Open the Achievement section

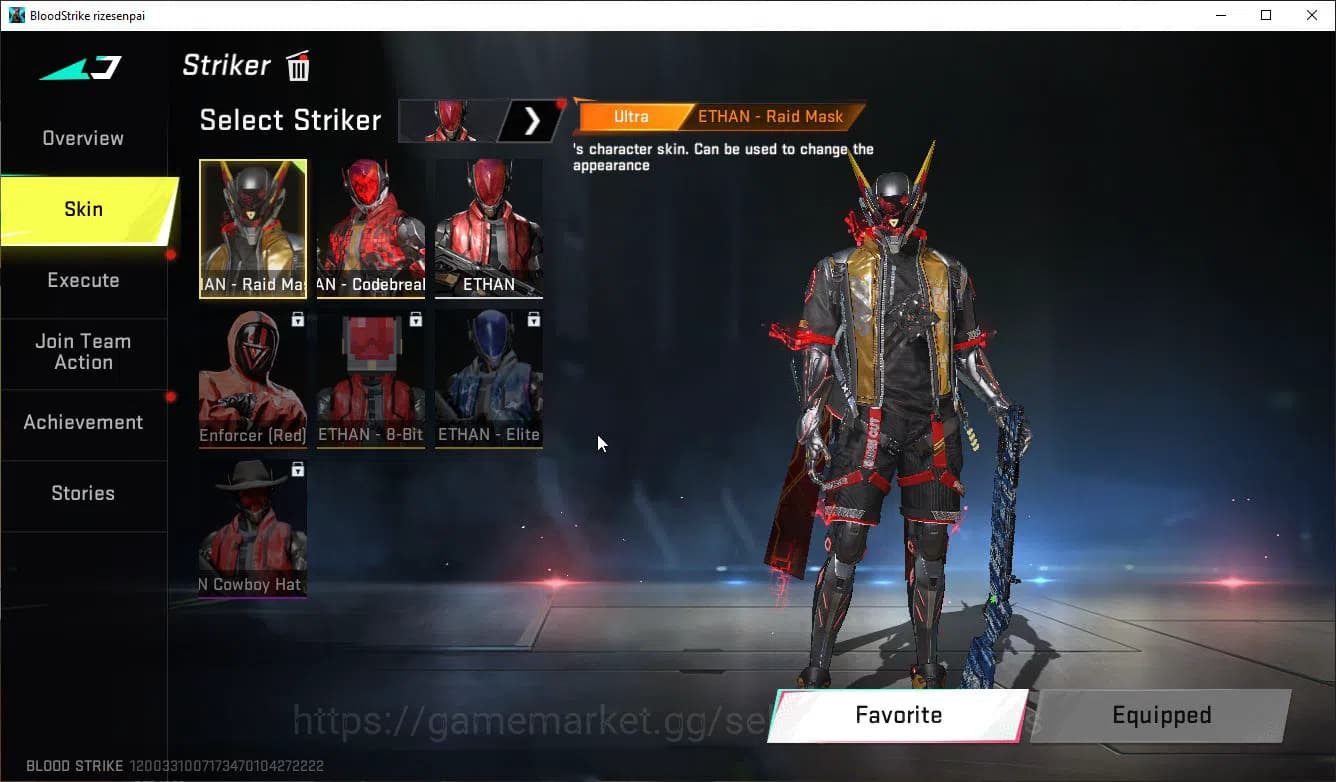84,422
